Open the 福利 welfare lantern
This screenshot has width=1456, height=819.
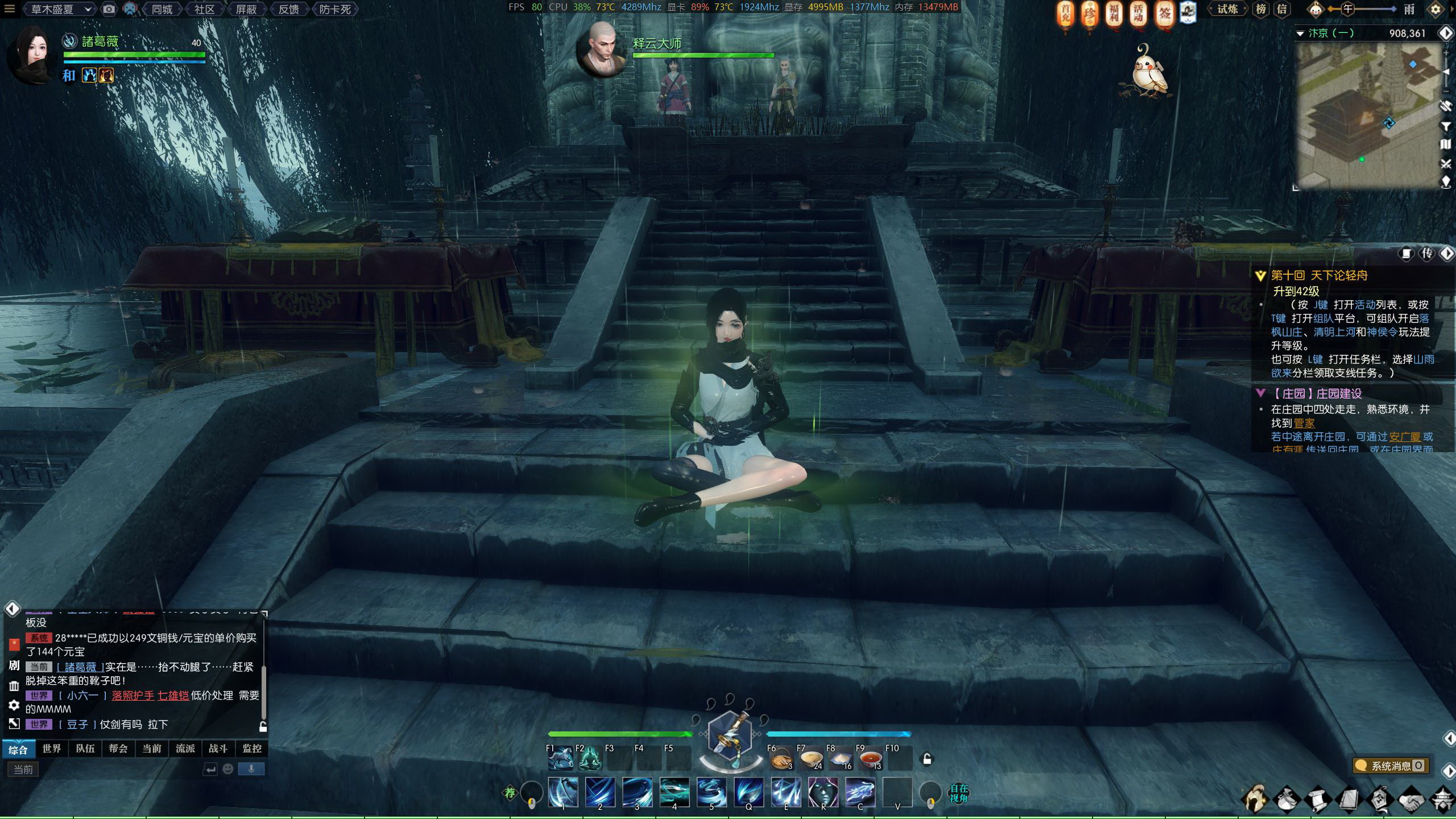tap(1114, 14)
